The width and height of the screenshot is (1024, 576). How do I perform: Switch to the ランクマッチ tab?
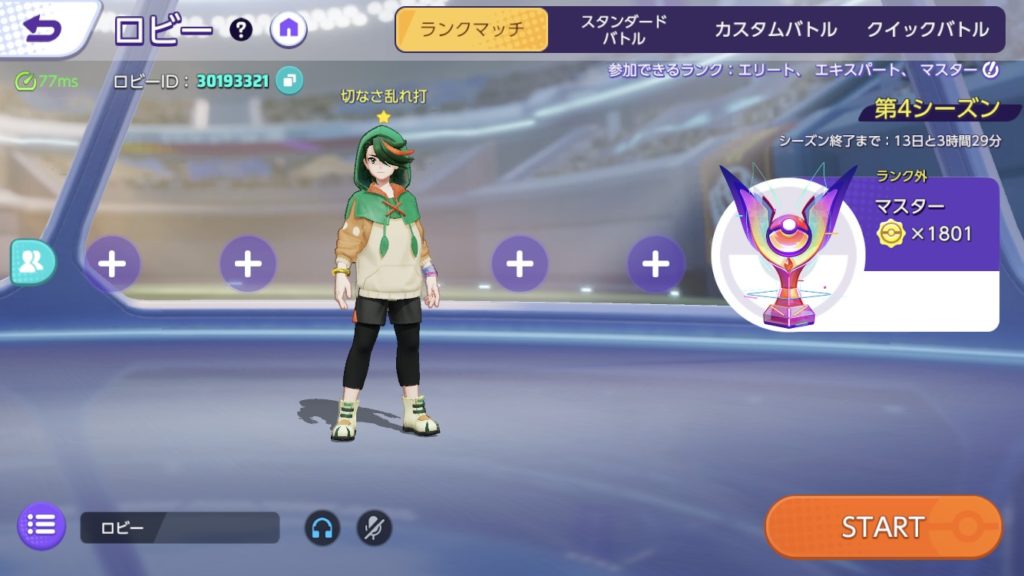coord(472,29)
